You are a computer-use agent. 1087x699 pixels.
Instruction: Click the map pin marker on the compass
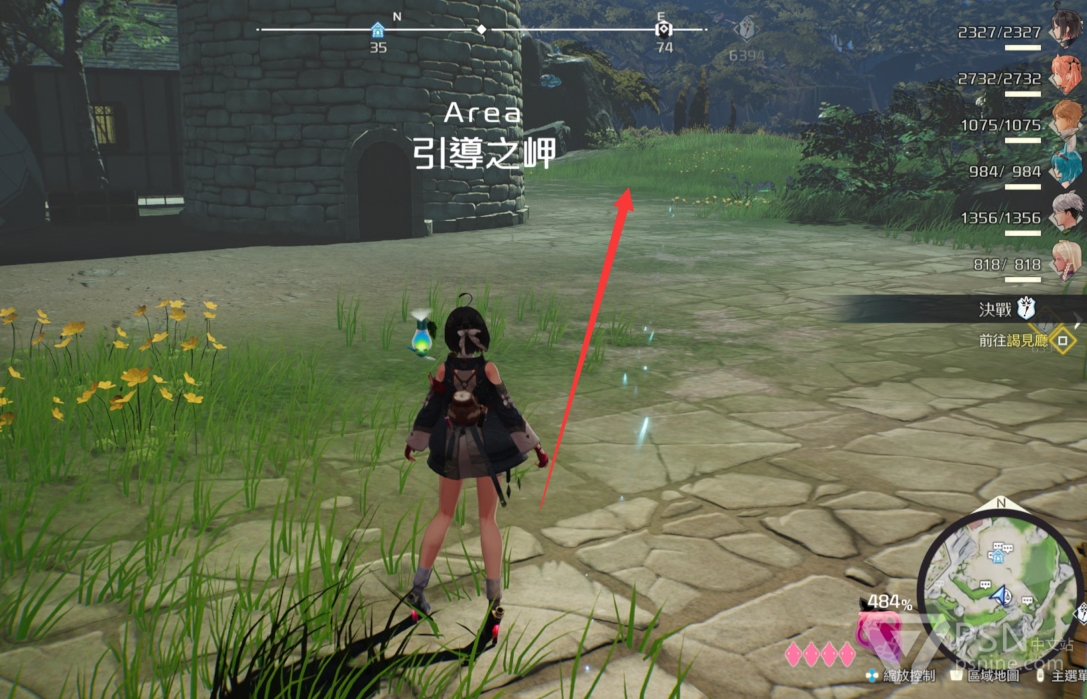(662, 30)
